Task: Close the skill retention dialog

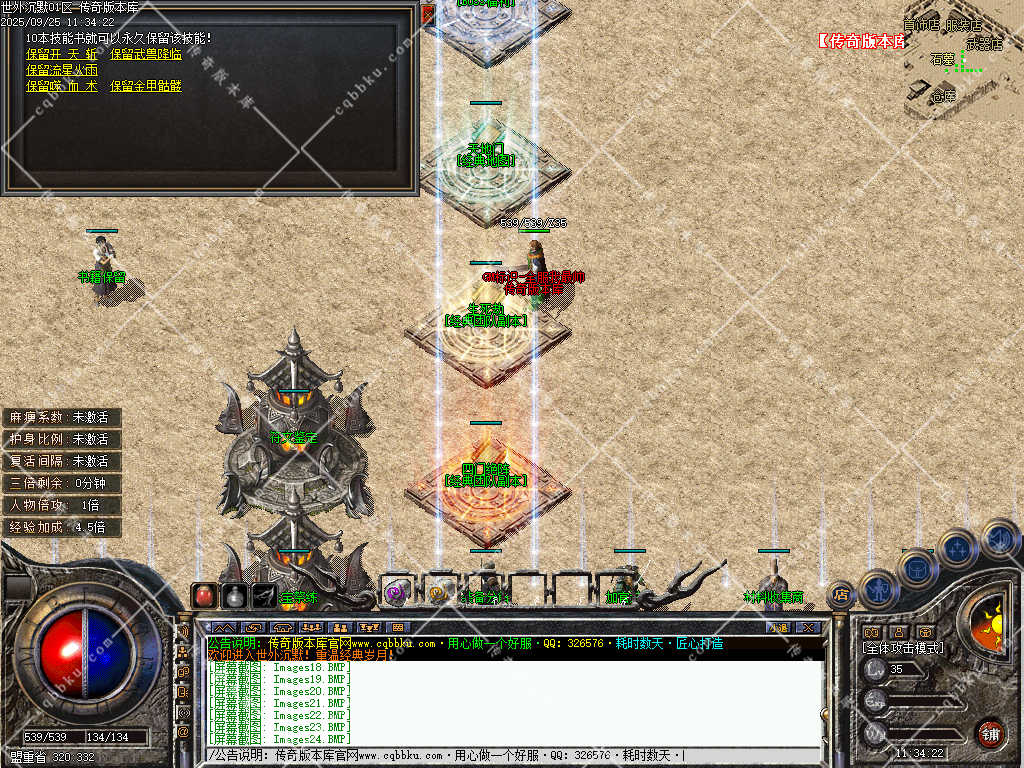Action: (428, 14)
